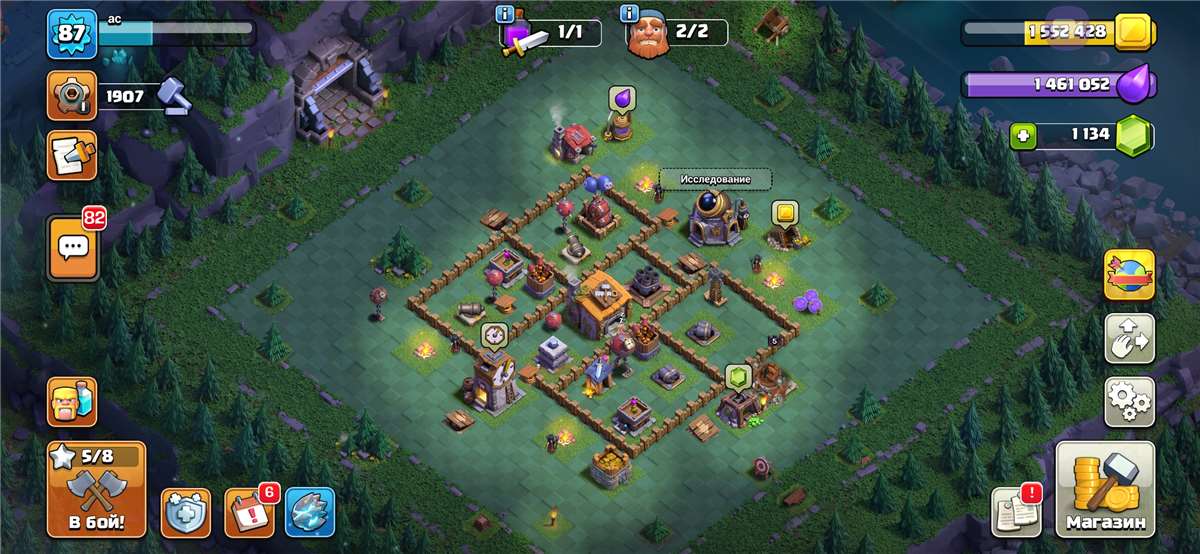Open the barbarian army and potion button
1200x554 pixels.
pyautogui.click(x=72, y=402)
